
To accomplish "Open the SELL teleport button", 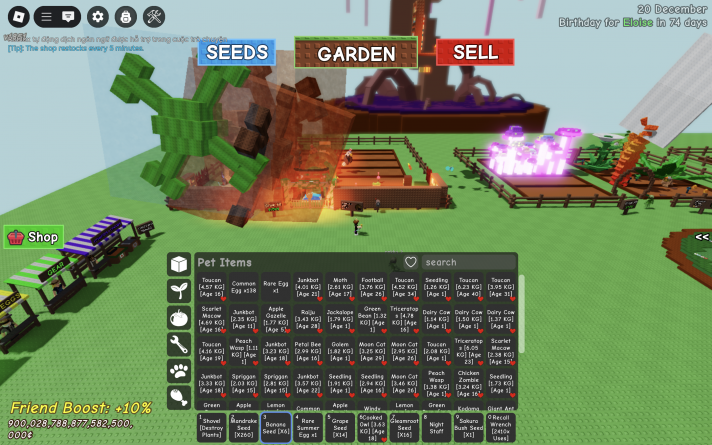I will click(475, 52).
